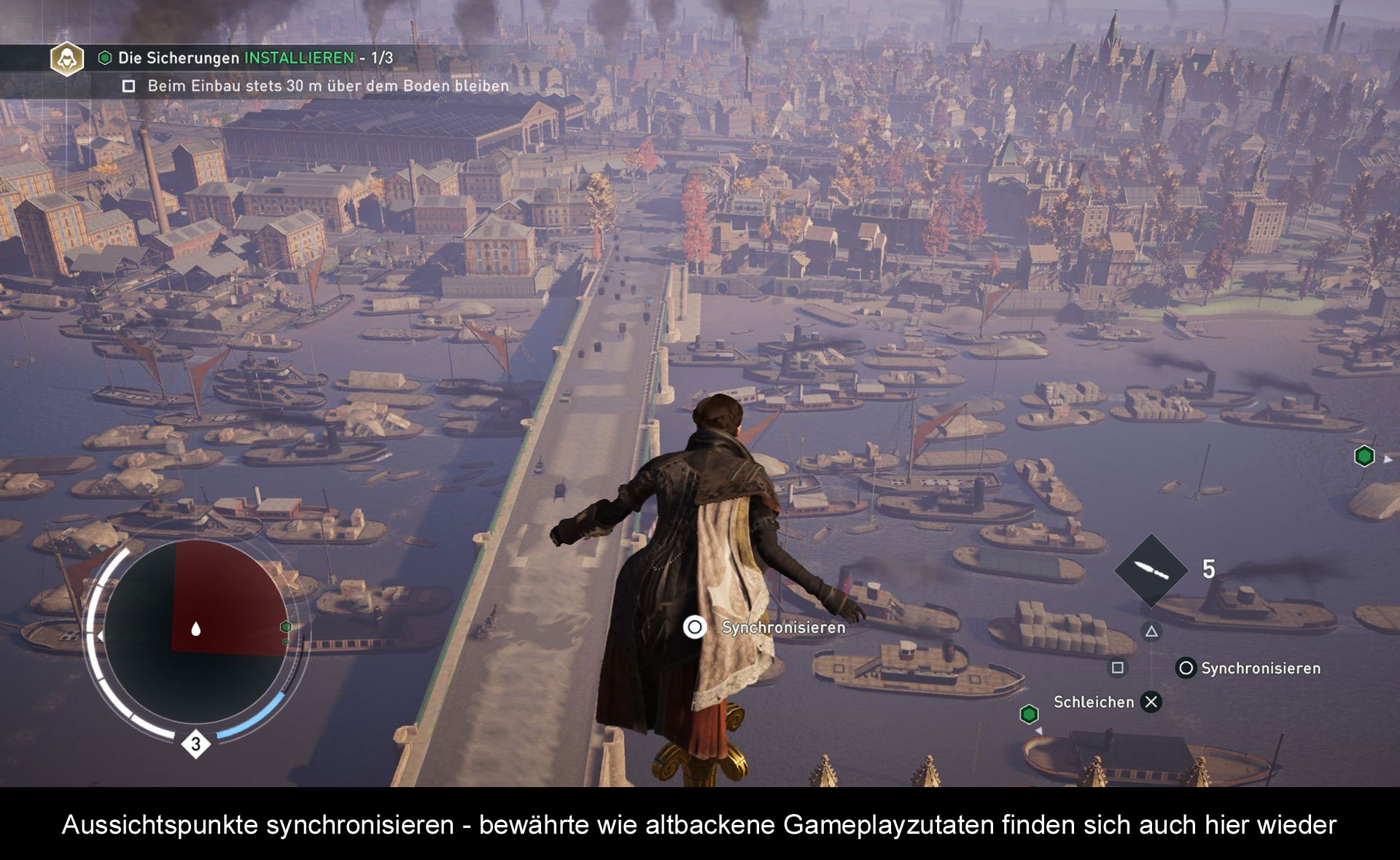Select the throwing knife weapon icon
The image size is (1400, 860).
1151,570
